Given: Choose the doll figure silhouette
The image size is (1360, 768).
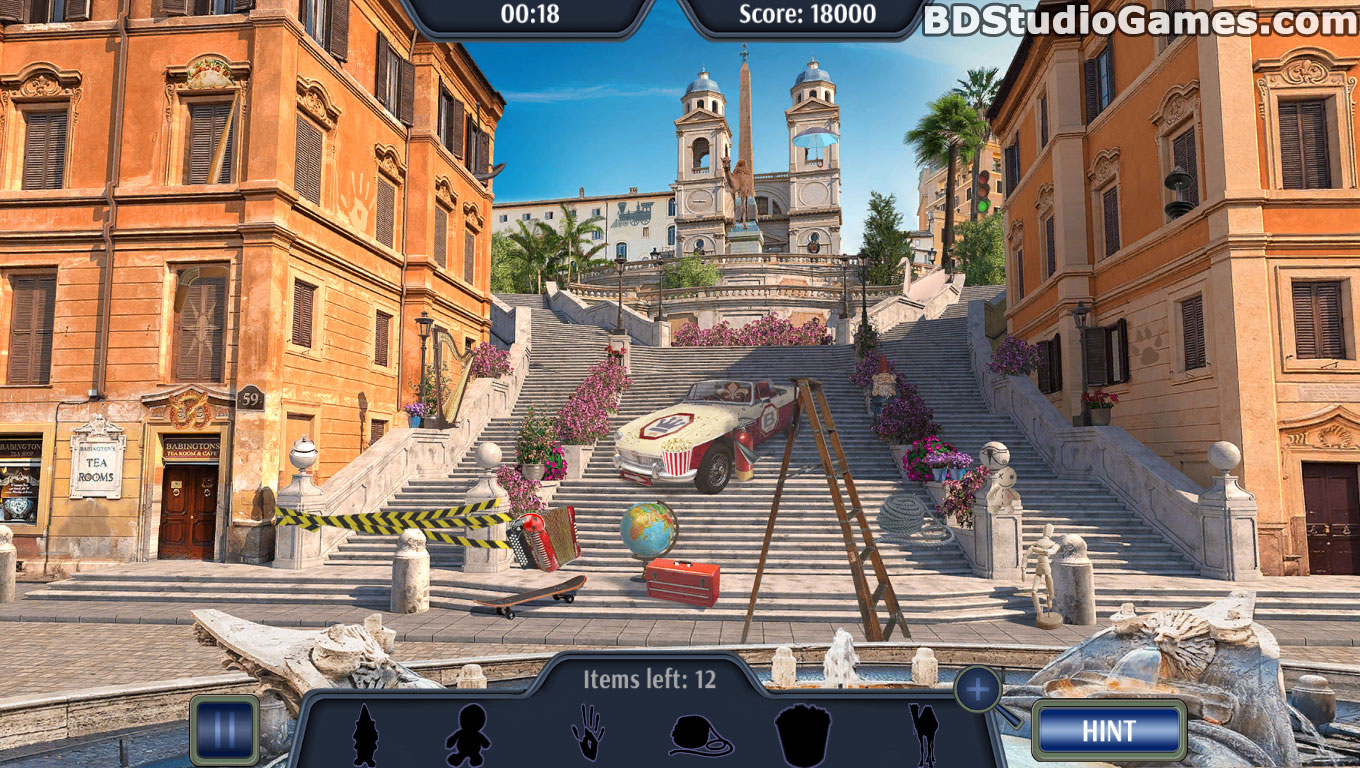Looking at the screenshot, I should [467, 736].
